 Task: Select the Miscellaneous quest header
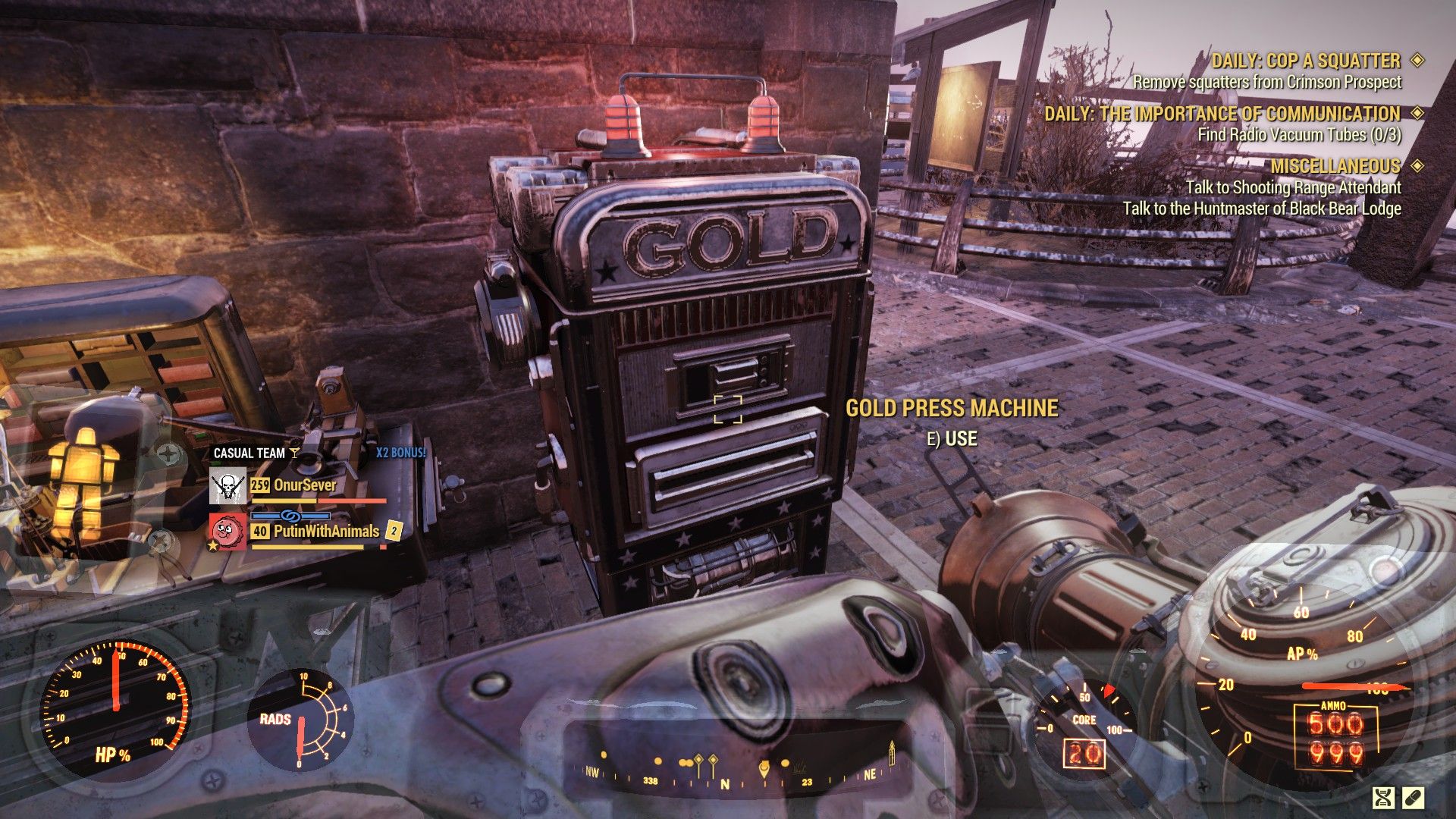[x=1335, y=166]
